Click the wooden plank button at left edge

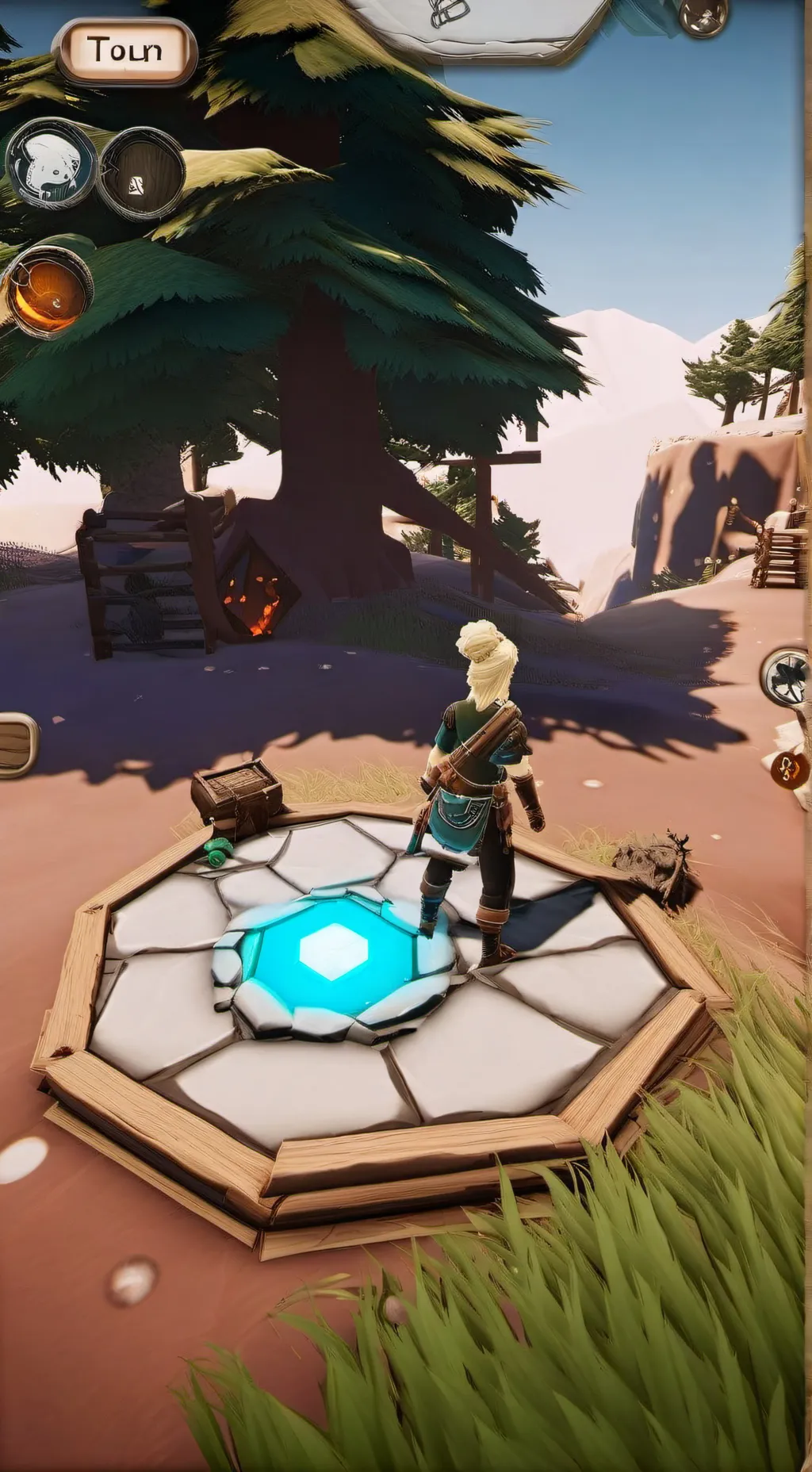16,743
